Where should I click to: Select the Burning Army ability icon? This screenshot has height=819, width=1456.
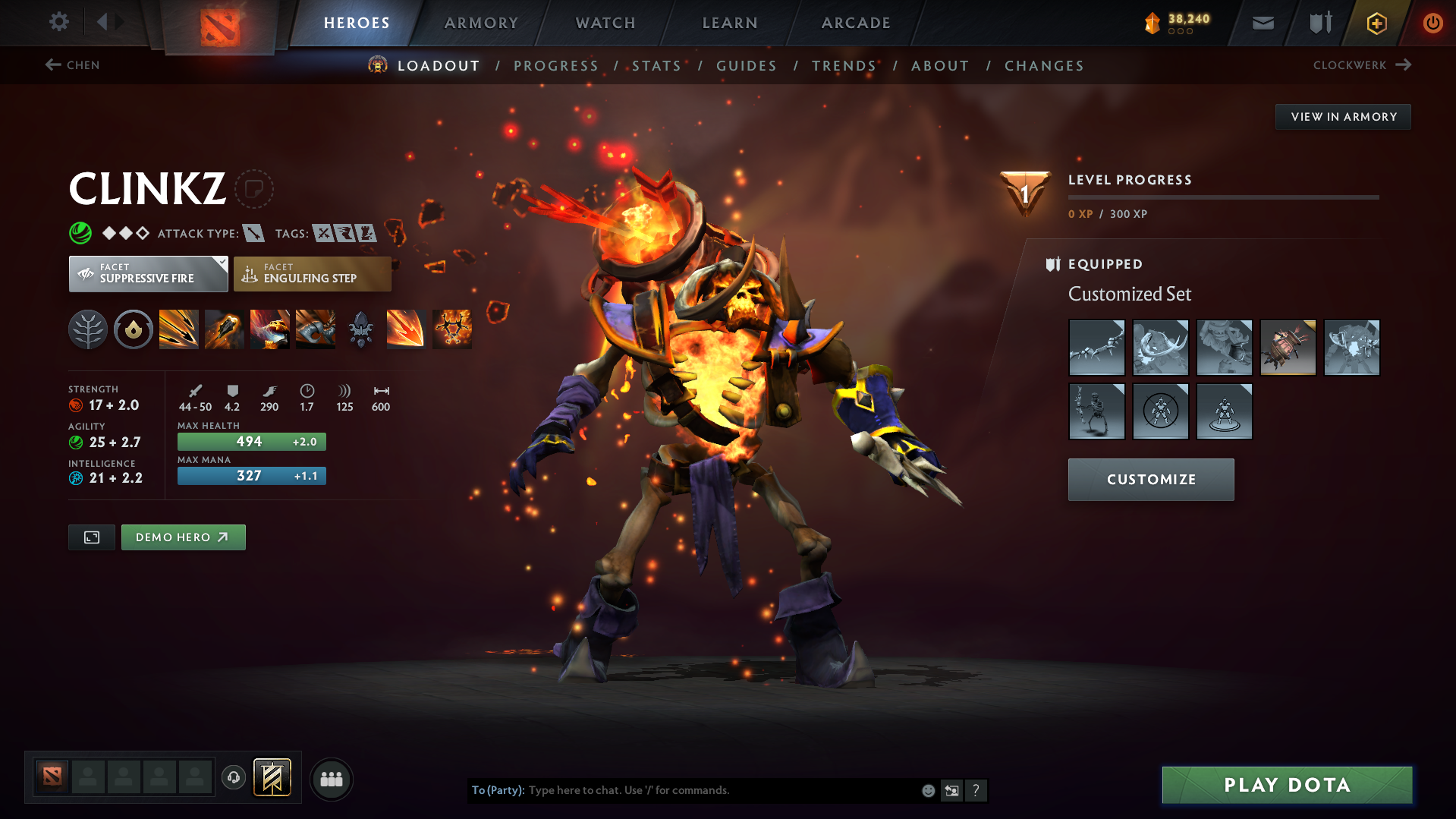pyautogui.click(x=451, y=329)
